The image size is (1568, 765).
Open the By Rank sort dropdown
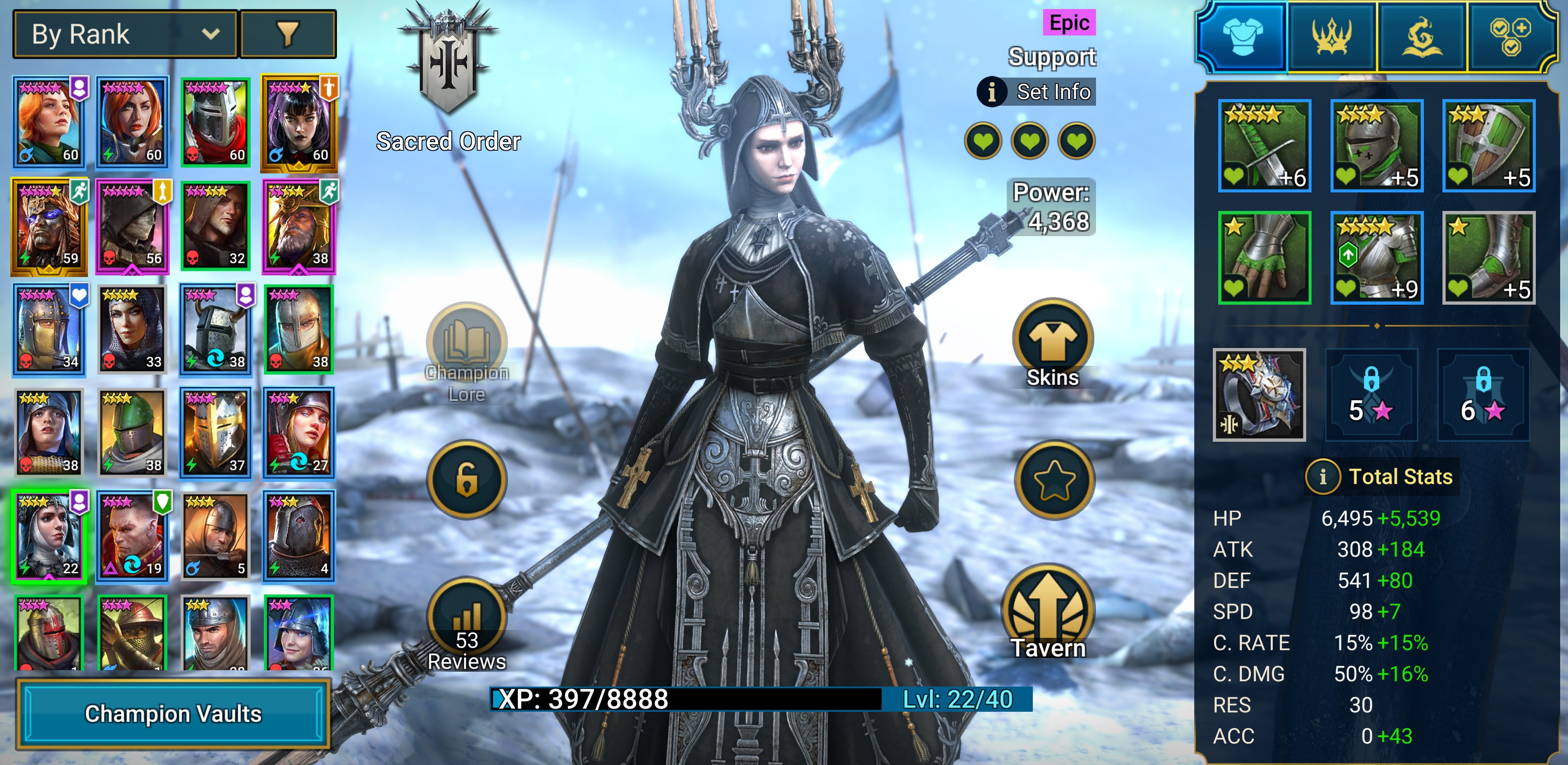coord(125,34)
